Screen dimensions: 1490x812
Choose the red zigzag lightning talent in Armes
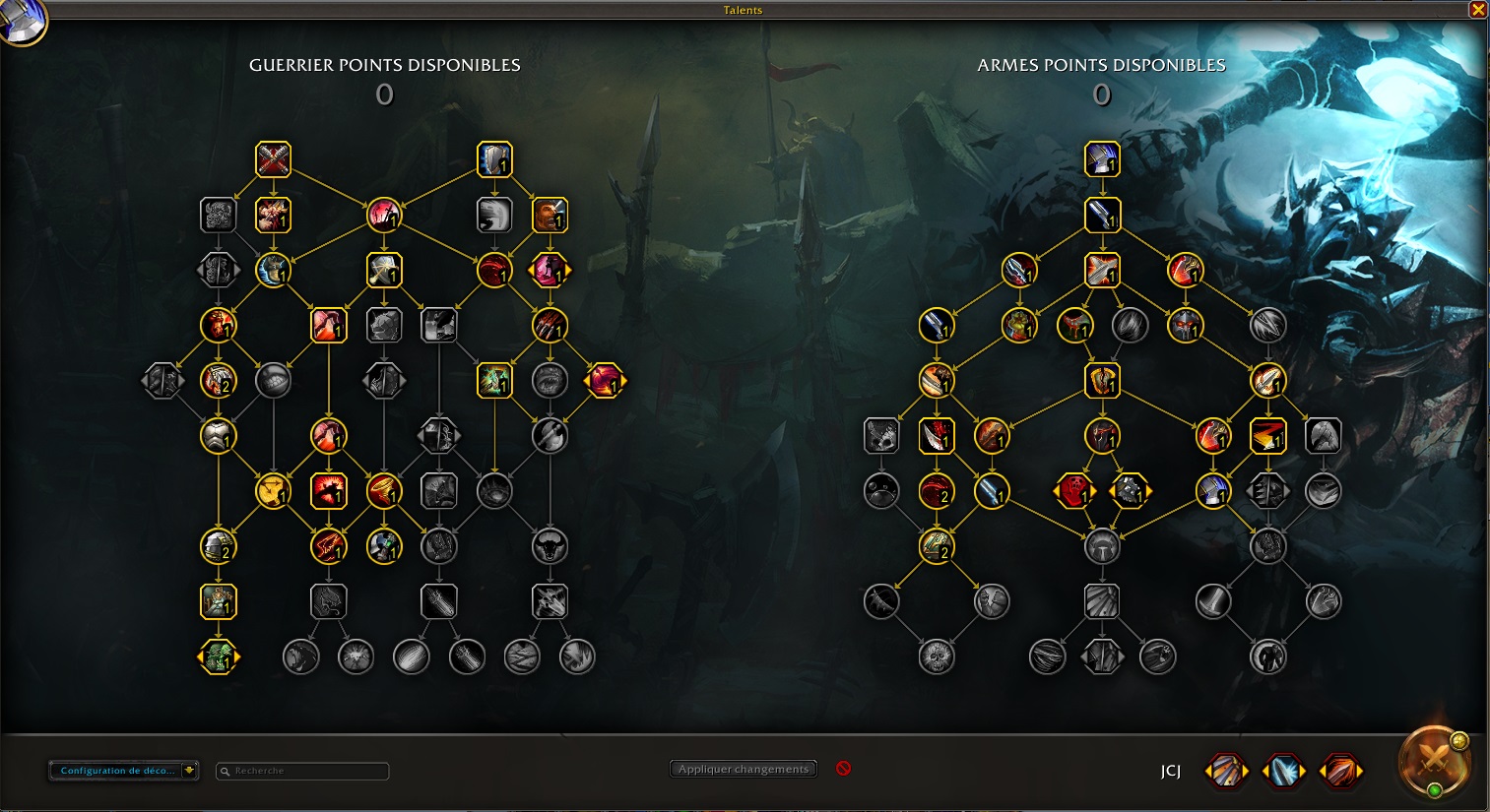pos(1267,436)
